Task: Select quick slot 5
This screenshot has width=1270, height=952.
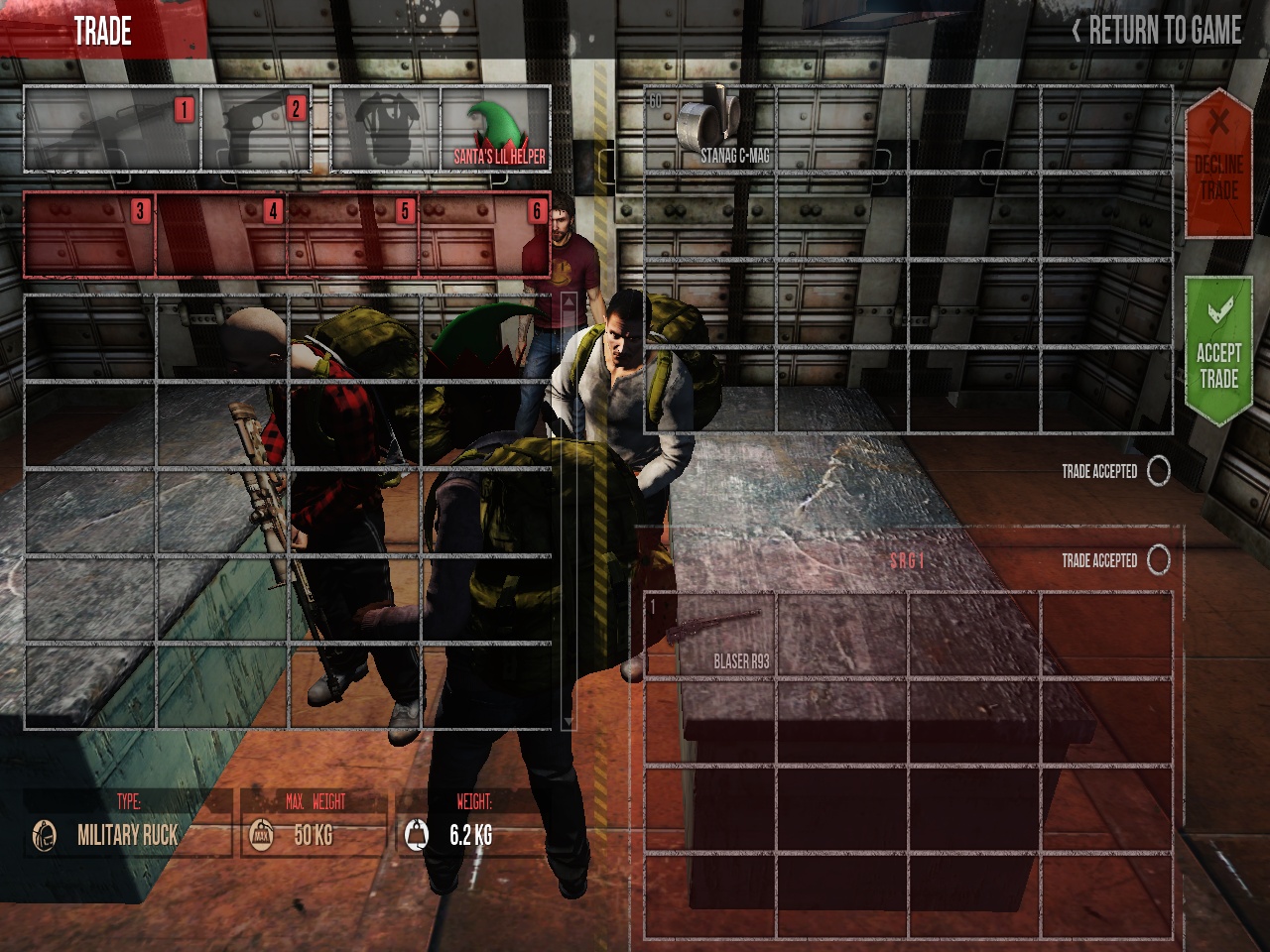Action: (353, 234)
